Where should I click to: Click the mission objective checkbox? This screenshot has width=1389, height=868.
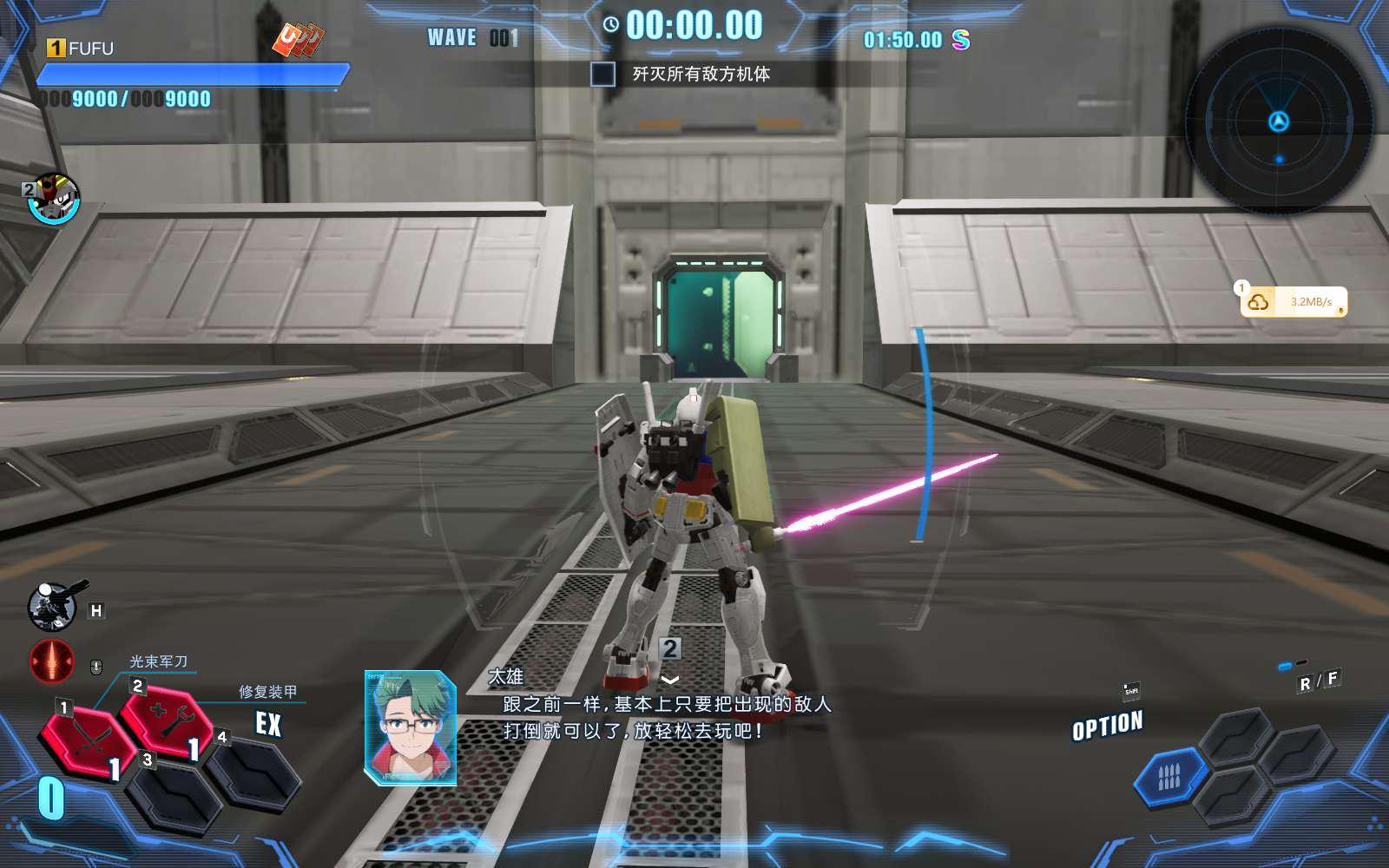point(602,75)
